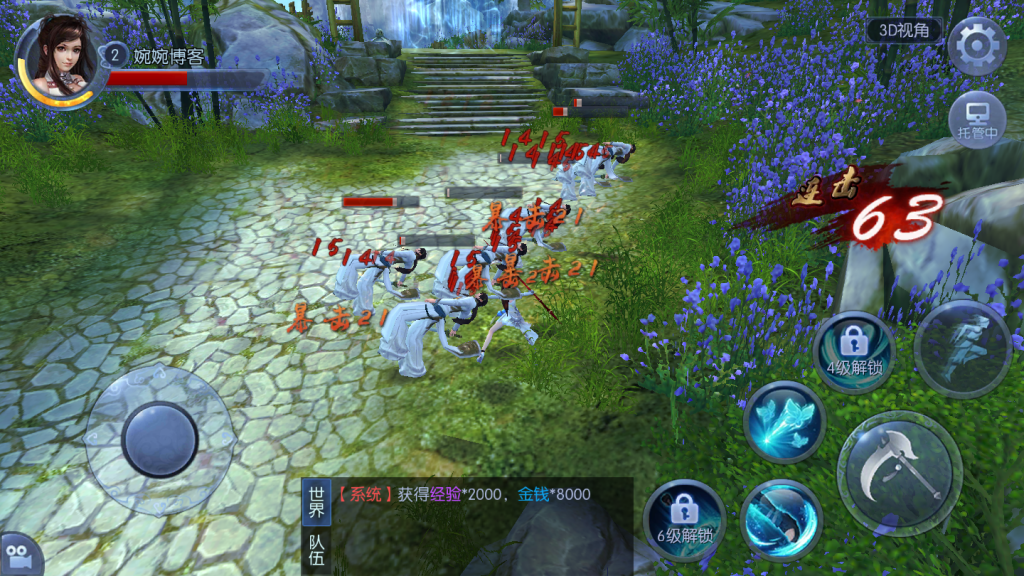The width and height of the screenshot is (1024, 576).
Task: Cast the blue spinning slash skill
Action: pos(781,519)
